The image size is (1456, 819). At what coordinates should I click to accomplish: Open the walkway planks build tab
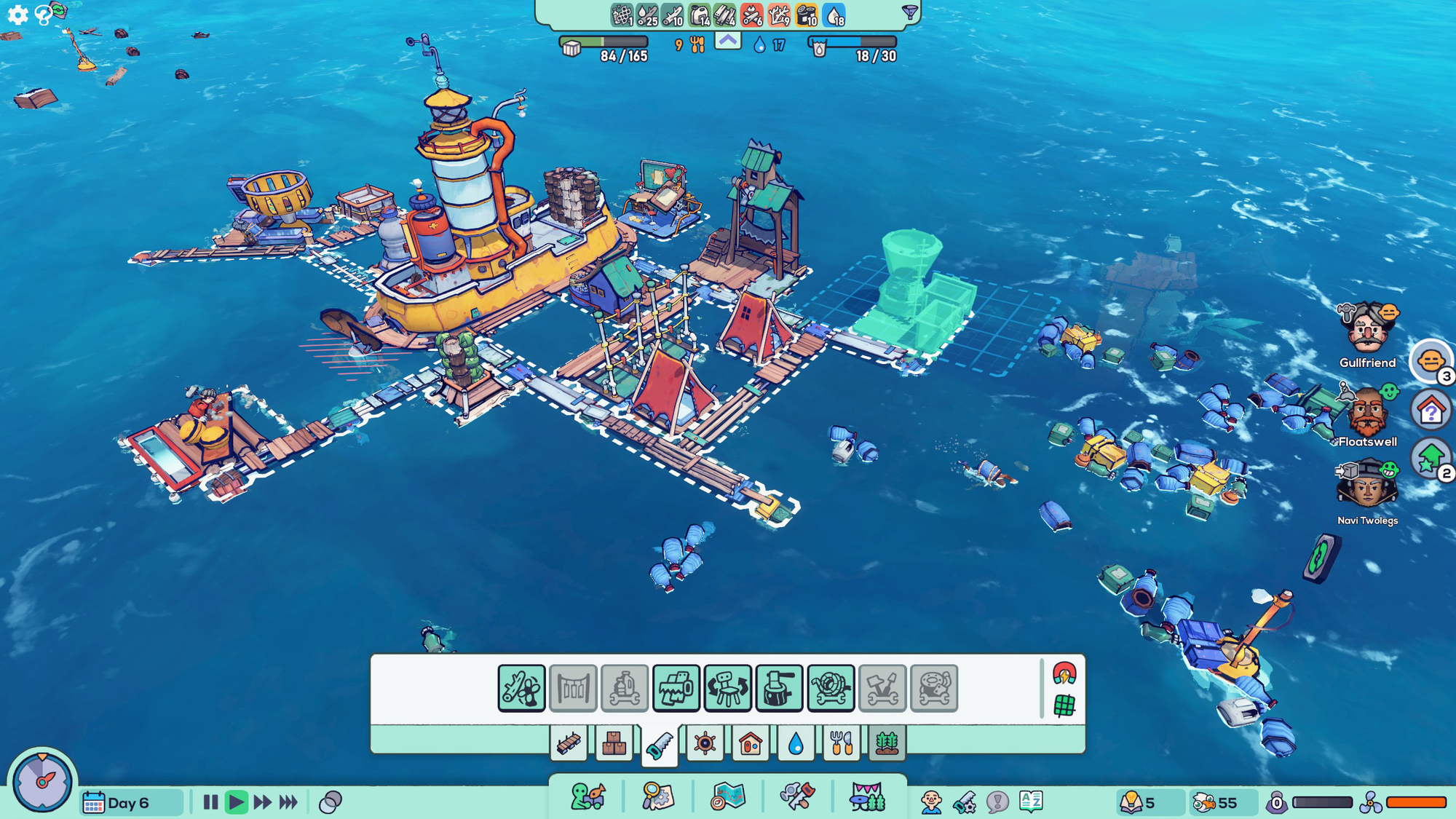(x=569, y=744)
